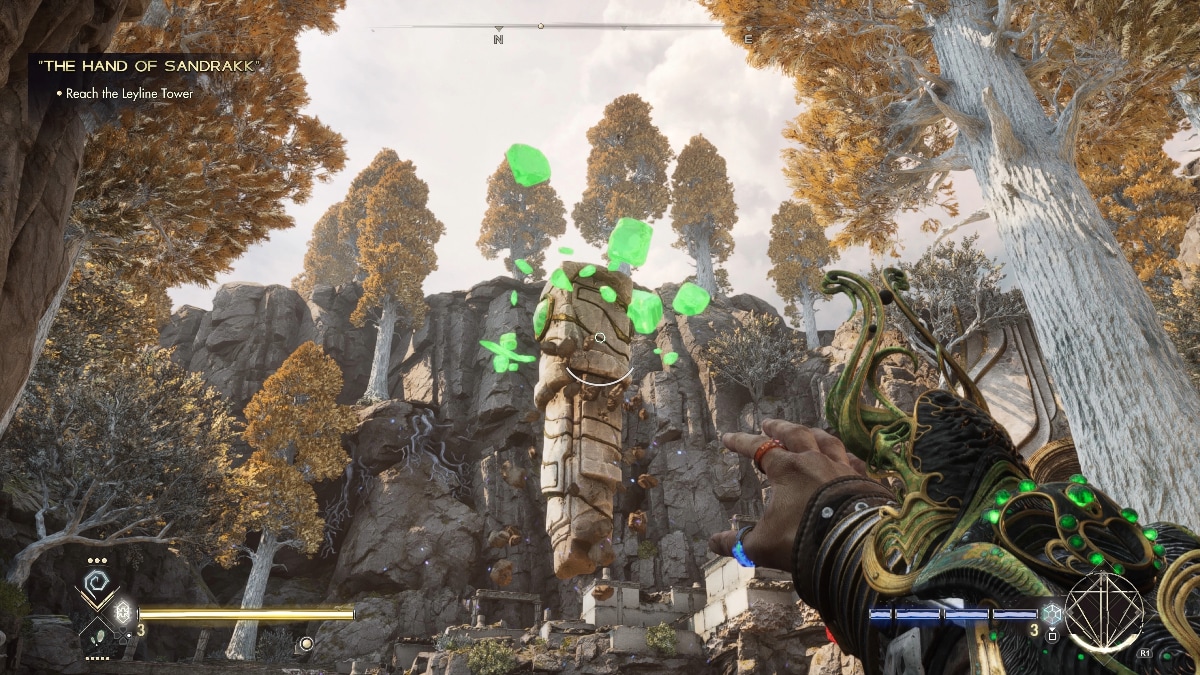Use the health crystal icon by the gold bar
This screenshot has width=1200, height=675.
[x=124, y=612]
